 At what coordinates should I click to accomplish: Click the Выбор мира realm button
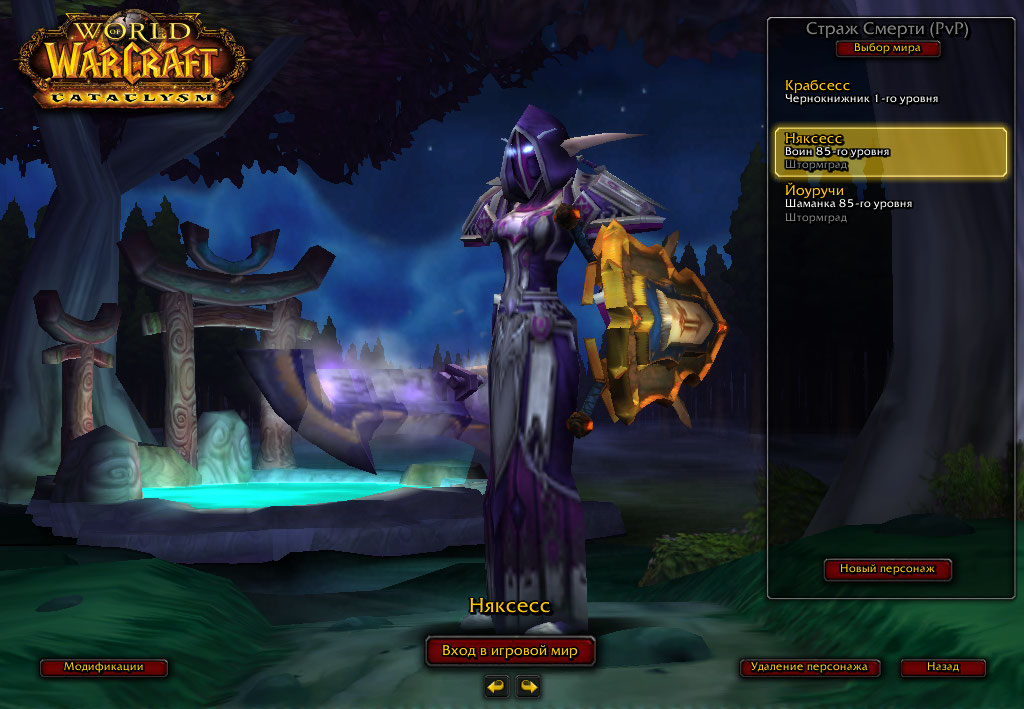click(888, 48)
